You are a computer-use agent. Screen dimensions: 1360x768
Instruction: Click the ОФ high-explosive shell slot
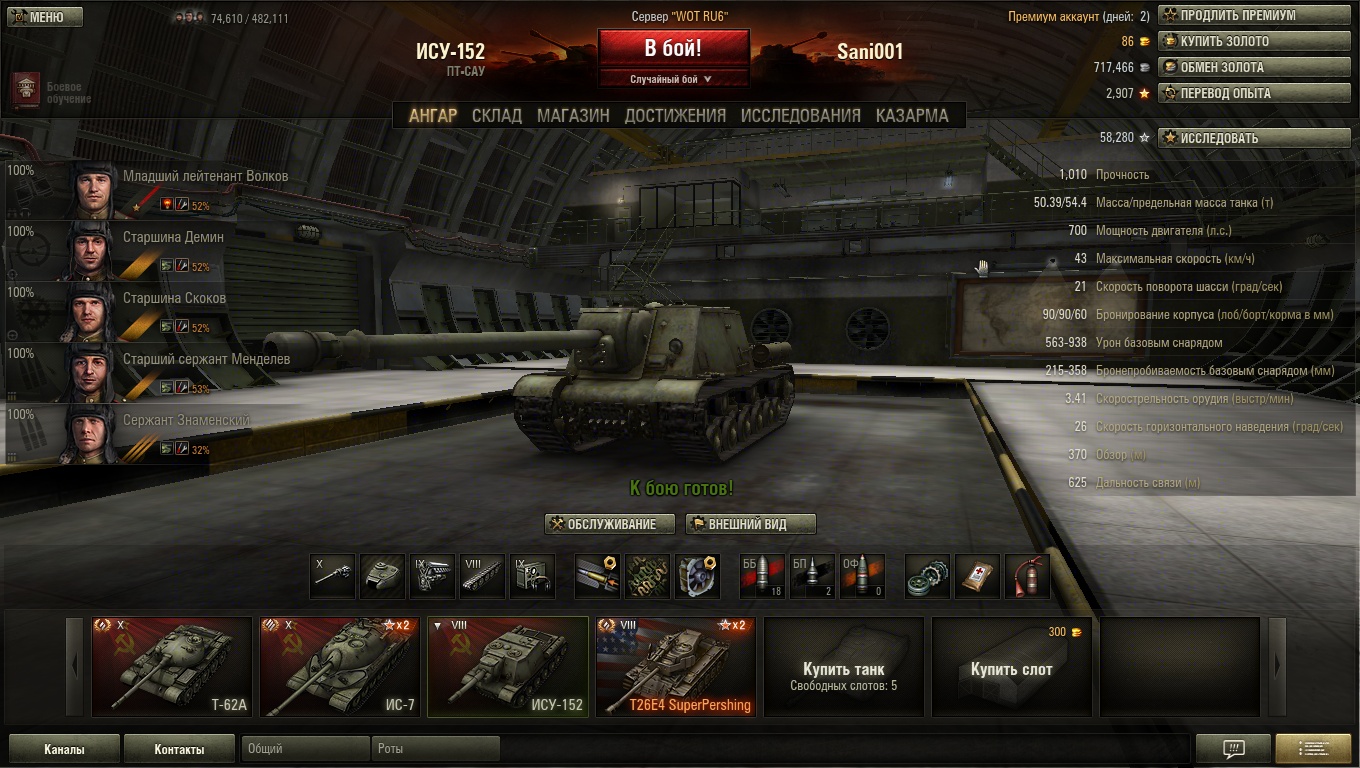point(862,576)
